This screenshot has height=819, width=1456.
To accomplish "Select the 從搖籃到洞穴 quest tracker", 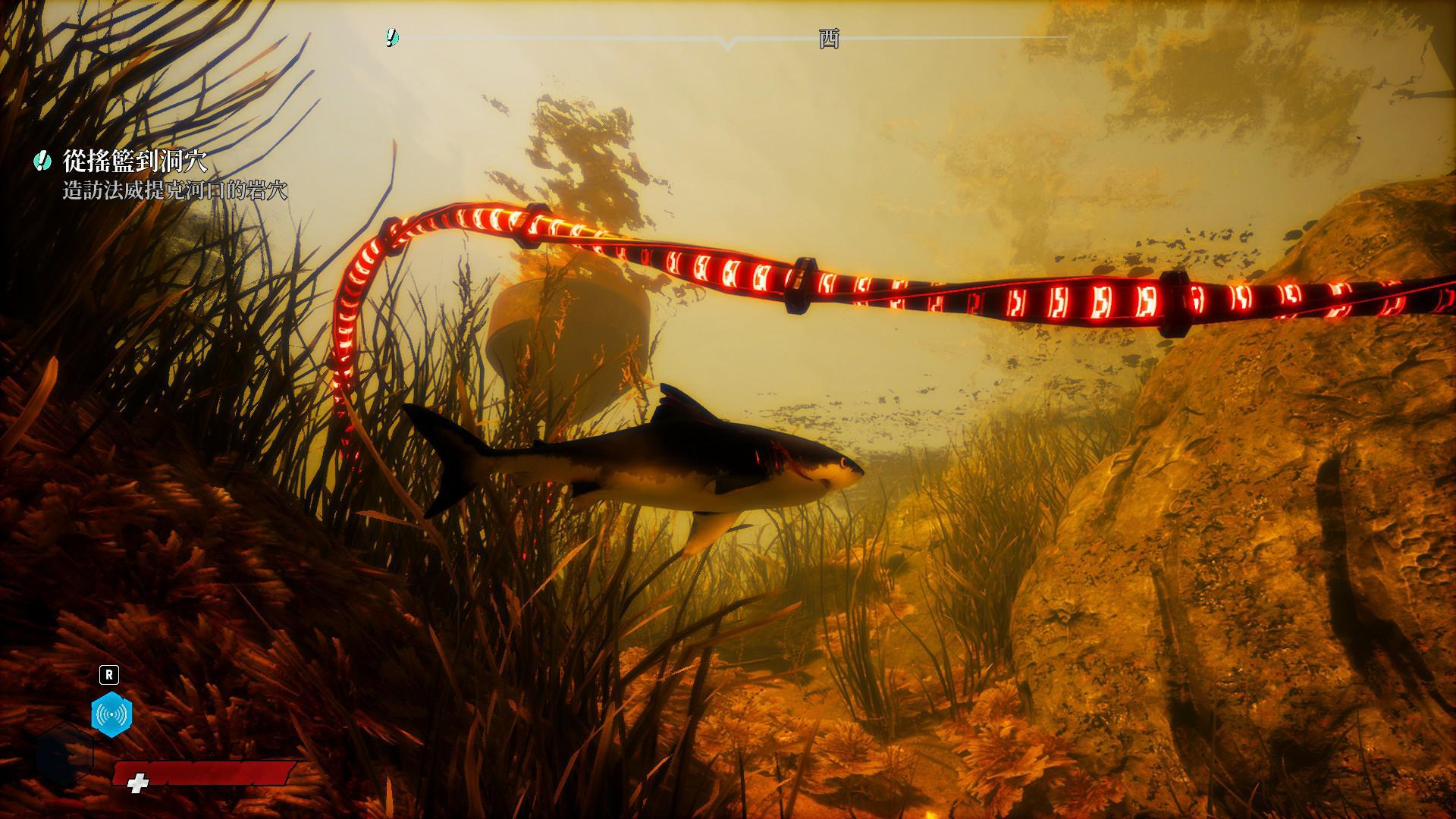I will point(135,161).
